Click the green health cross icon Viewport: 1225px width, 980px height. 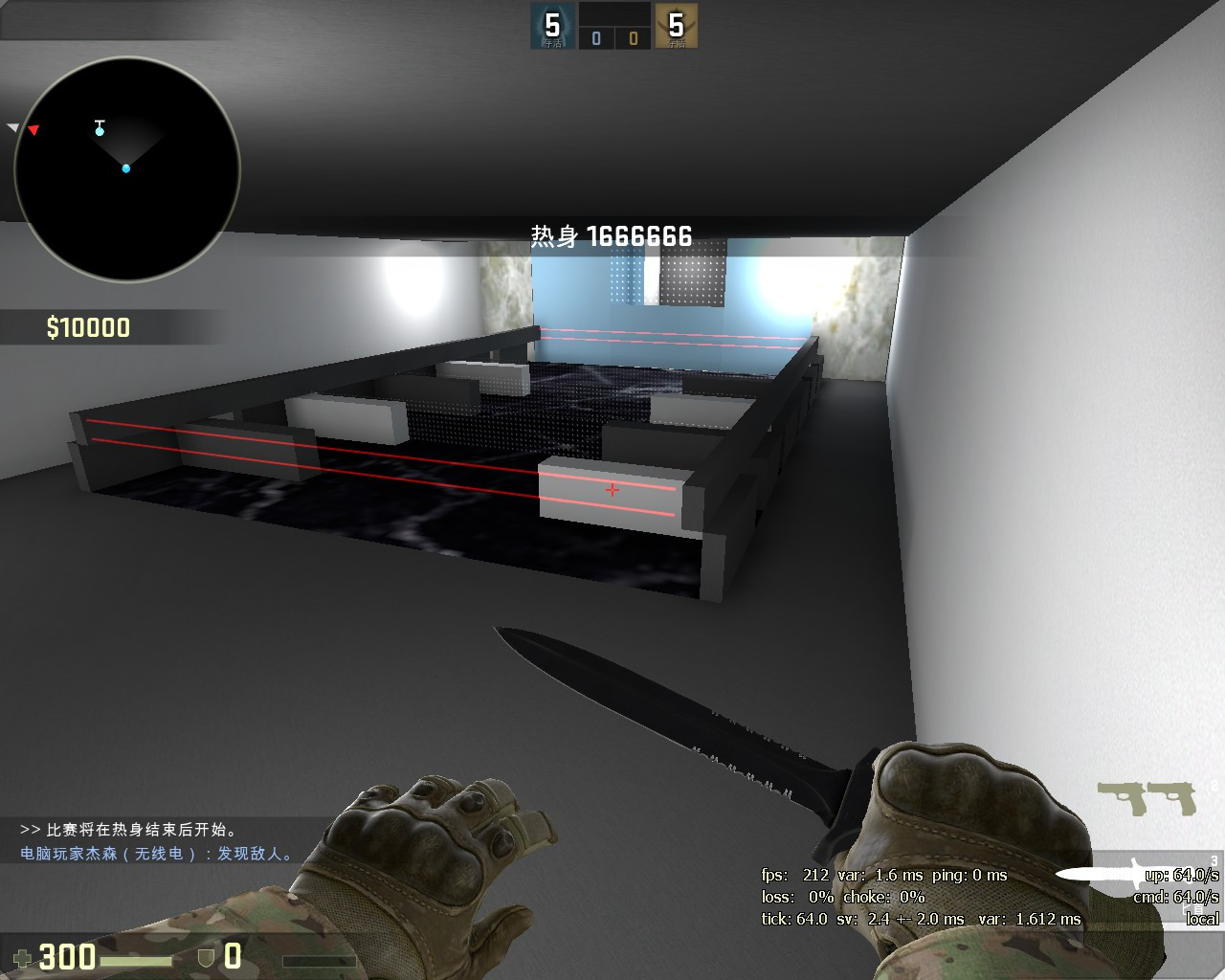pyautogui.click(x=22, y=958)
